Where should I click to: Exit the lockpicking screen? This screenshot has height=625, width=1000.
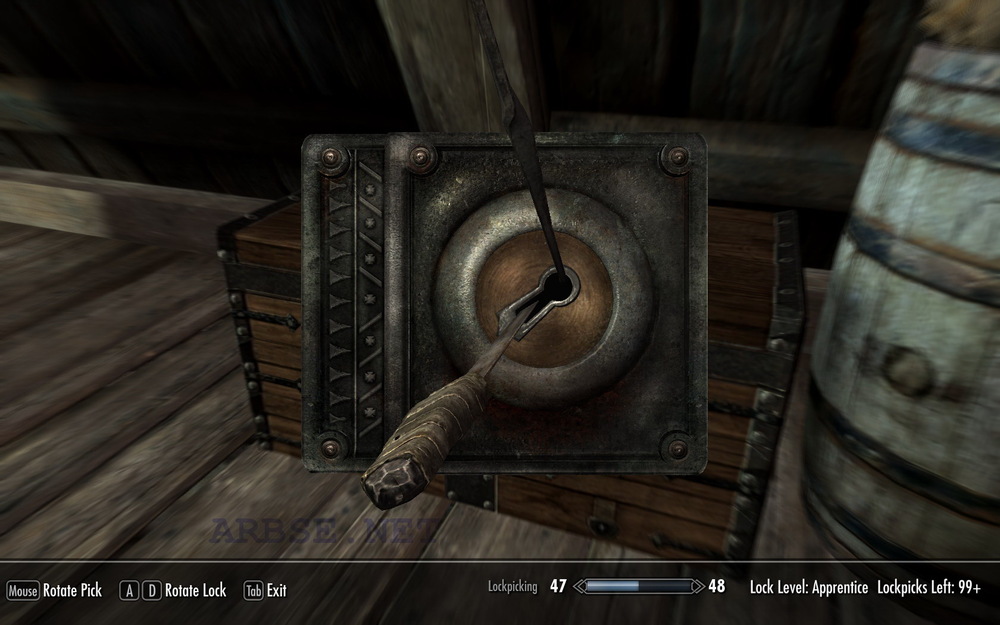click(266, 590)
